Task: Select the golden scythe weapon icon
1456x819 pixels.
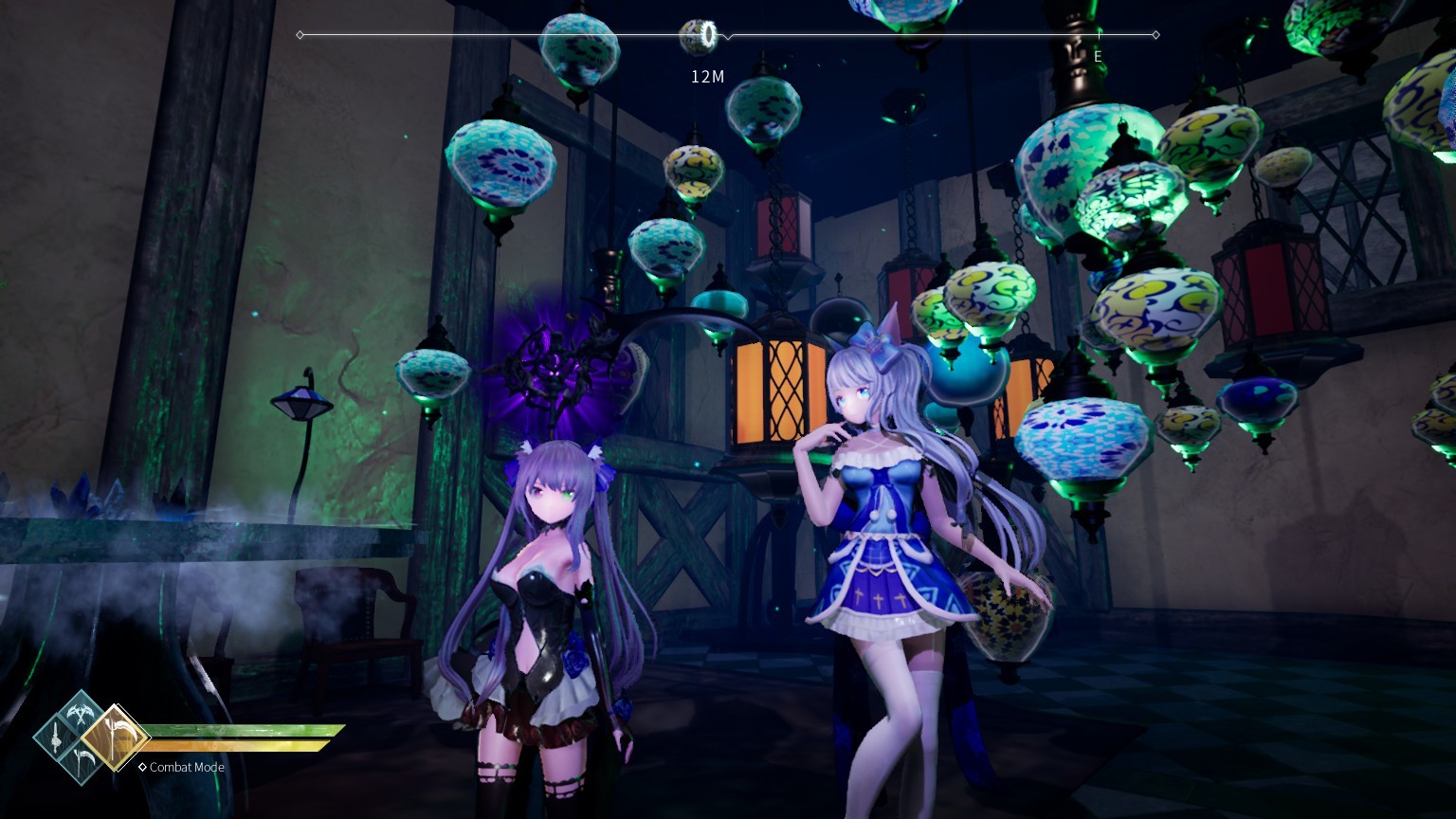Action: (115, 737)
